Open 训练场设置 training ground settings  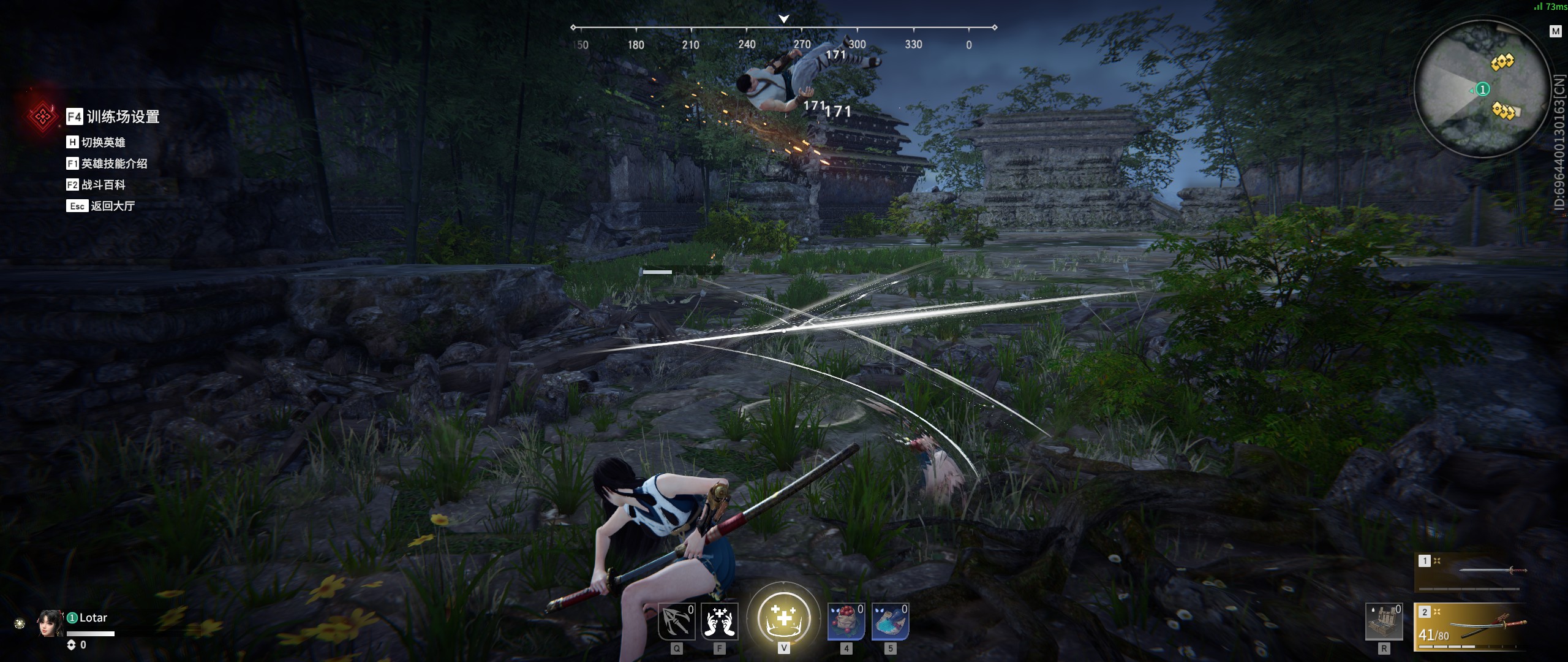(113, 116)
